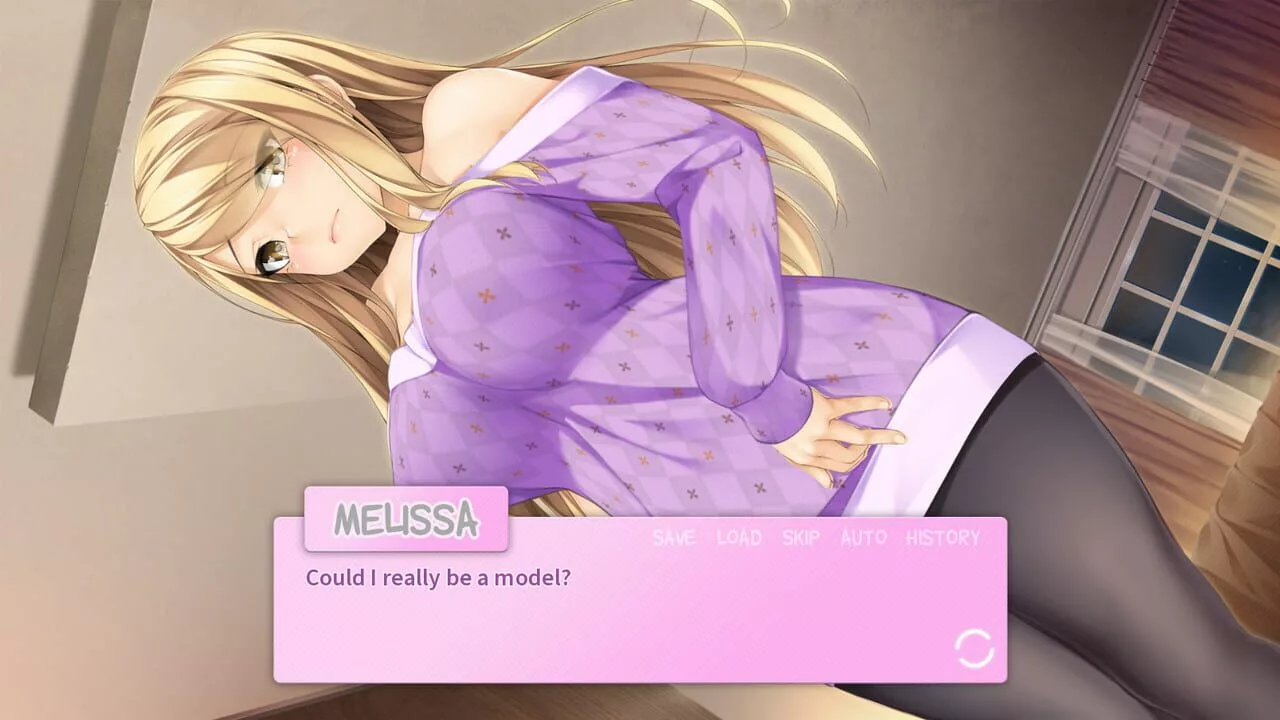Select LOAD from the quick menu

click(737, 538)
